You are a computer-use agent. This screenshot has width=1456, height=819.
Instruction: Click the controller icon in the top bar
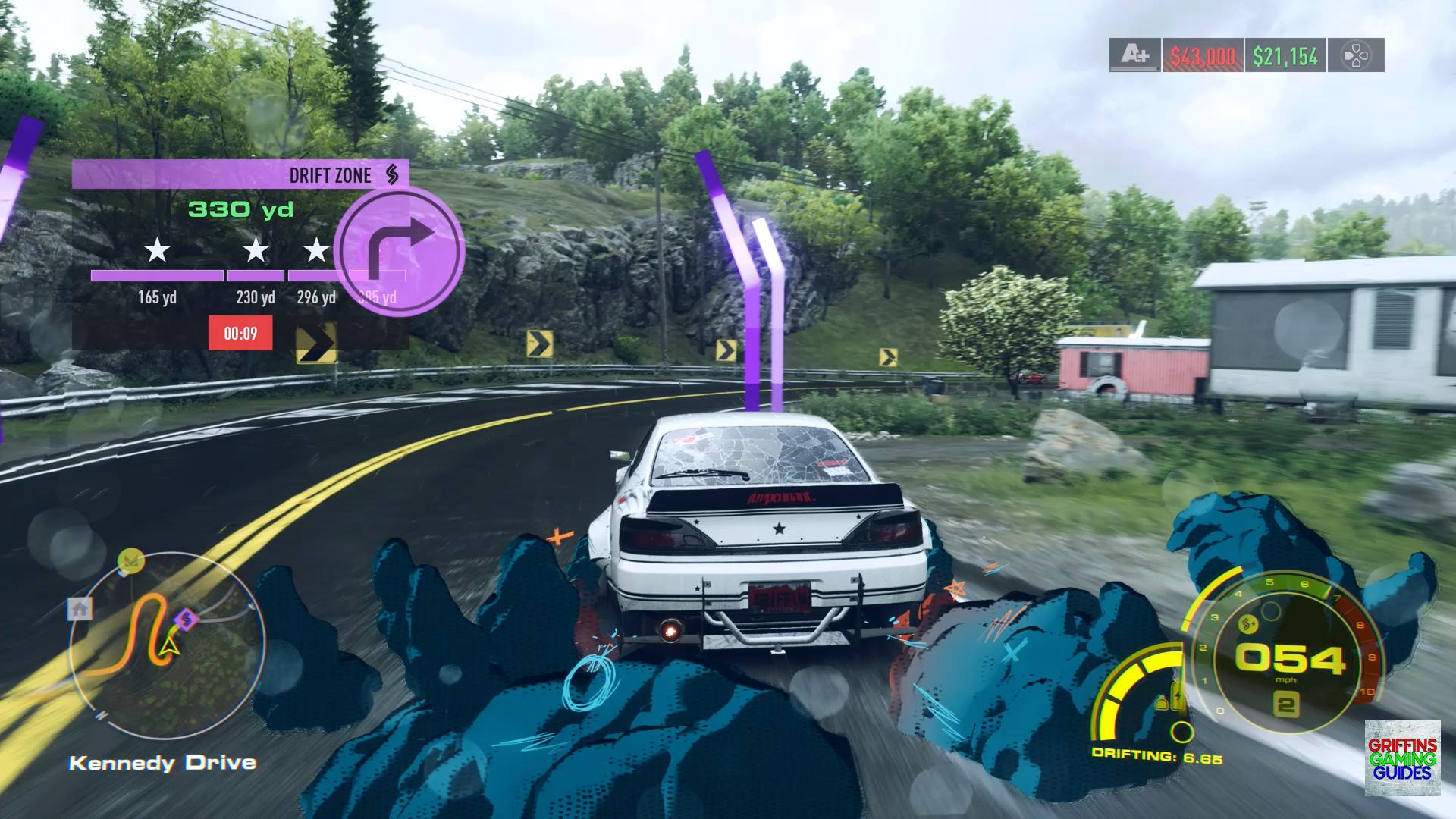1356,55
